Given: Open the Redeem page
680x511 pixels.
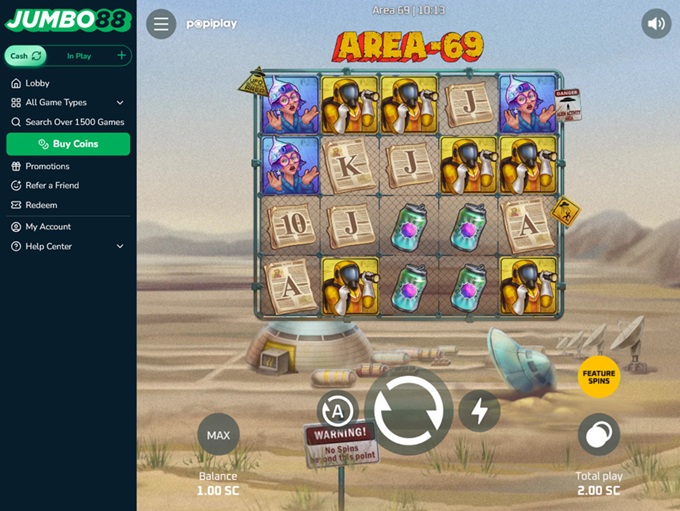Looking at the screenshot, I should pyautogui.click(x=41, y=205).
